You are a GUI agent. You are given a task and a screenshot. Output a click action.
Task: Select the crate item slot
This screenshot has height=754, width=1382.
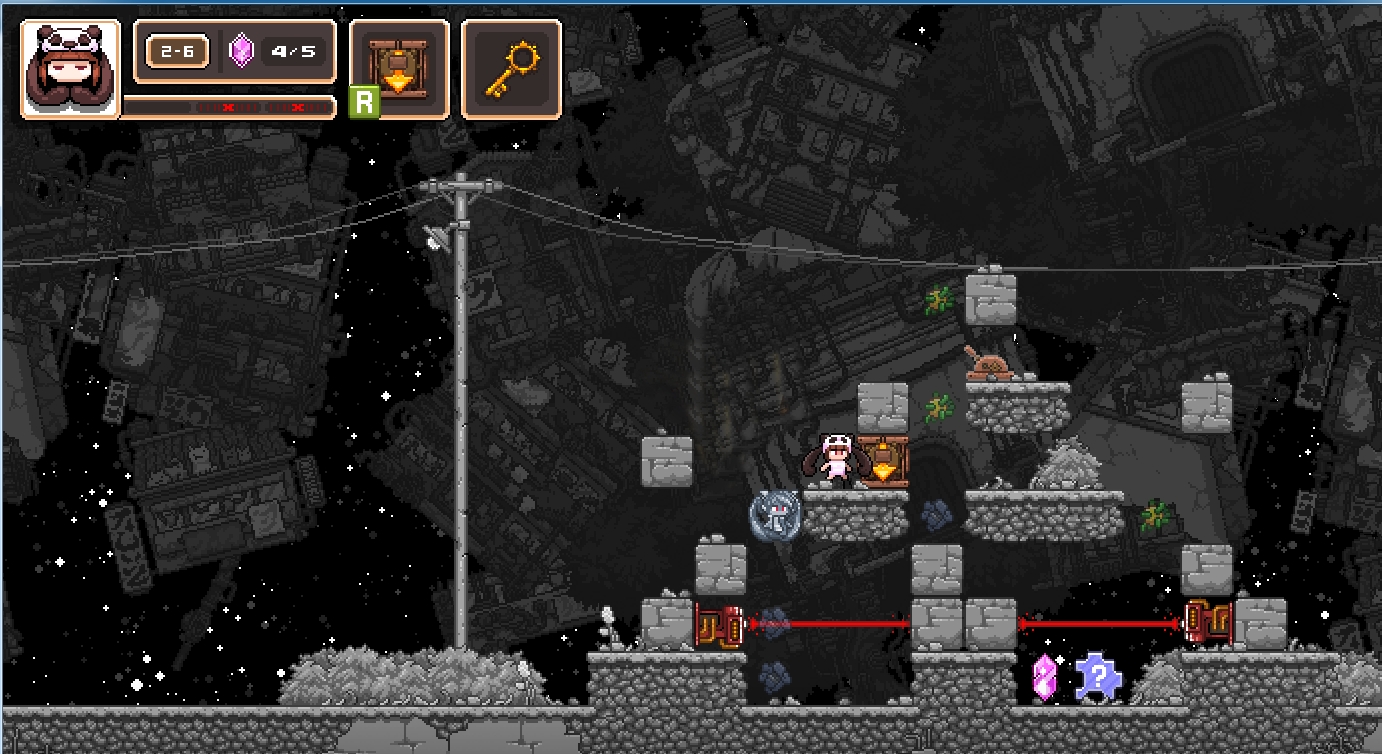tap(399, 69)
